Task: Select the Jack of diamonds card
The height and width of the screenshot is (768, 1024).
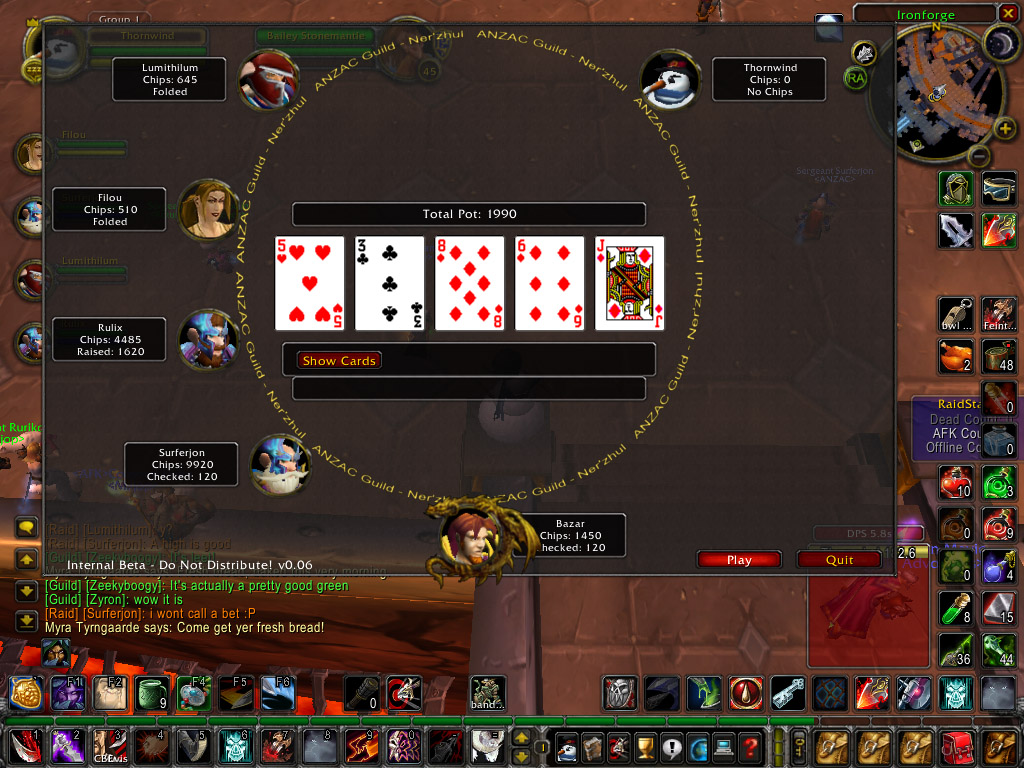Action: 629,283
